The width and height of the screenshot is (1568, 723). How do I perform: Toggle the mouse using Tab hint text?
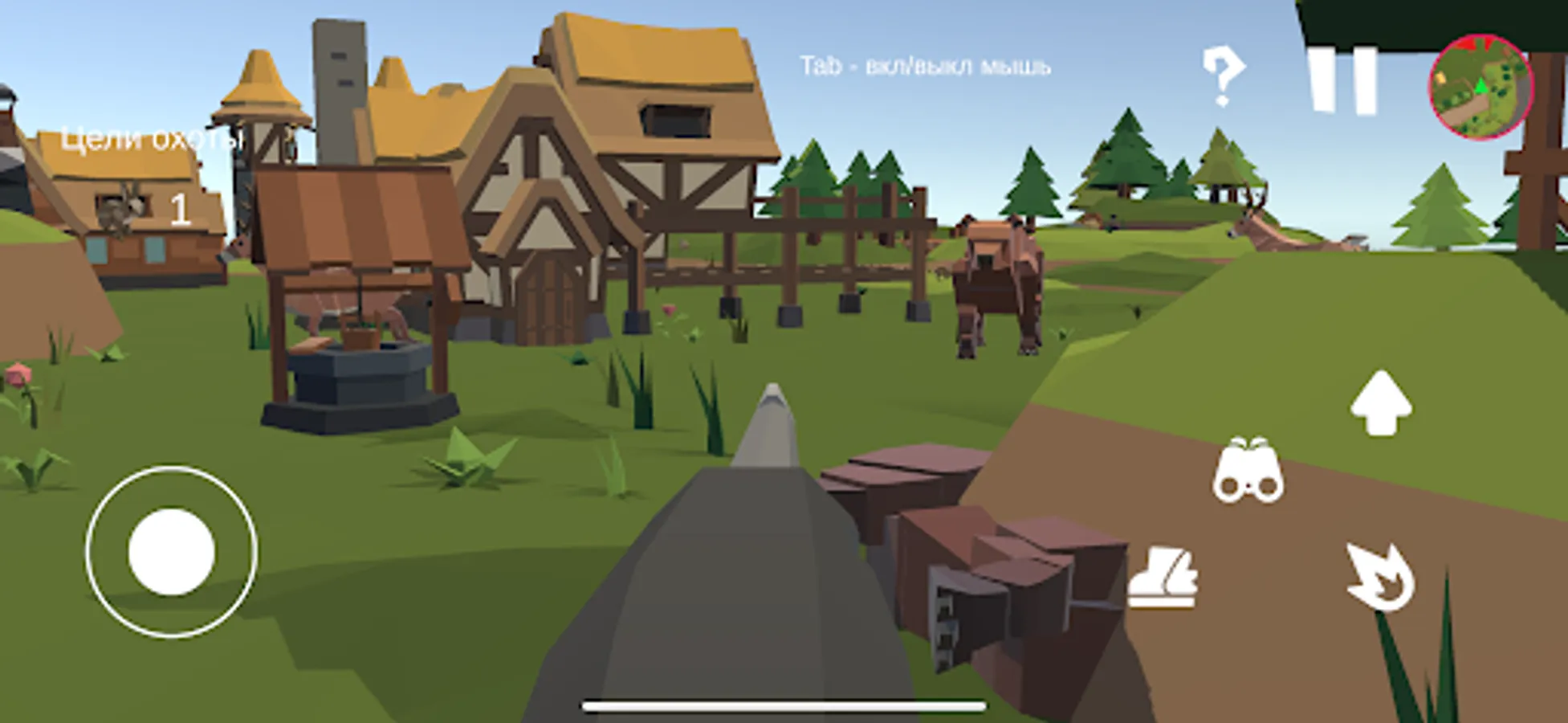pos(925,66)
